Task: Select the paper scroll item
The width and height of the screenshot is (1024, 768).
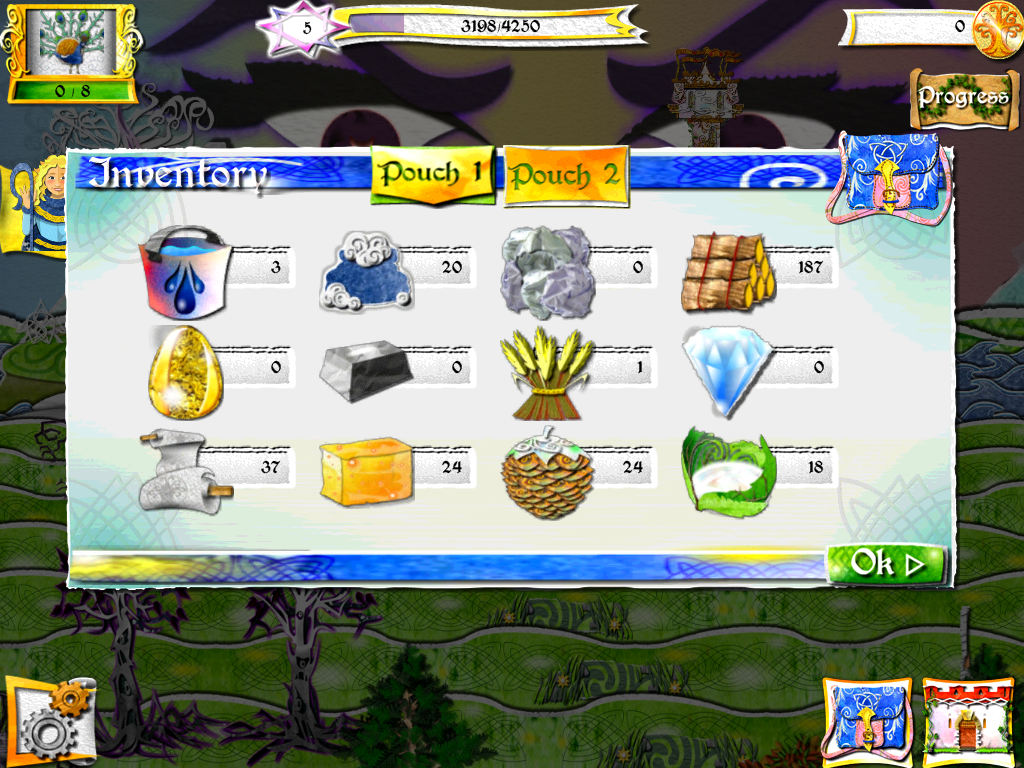Action: 183,470
